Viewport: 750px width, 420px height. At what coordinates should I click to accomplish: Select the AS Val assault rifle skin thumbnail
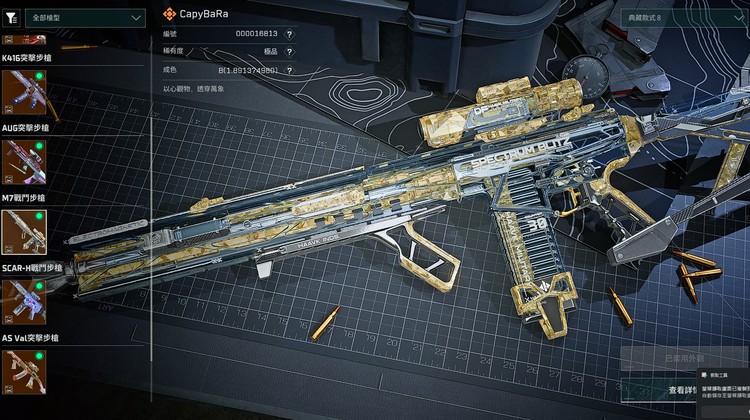click(23, 370)
